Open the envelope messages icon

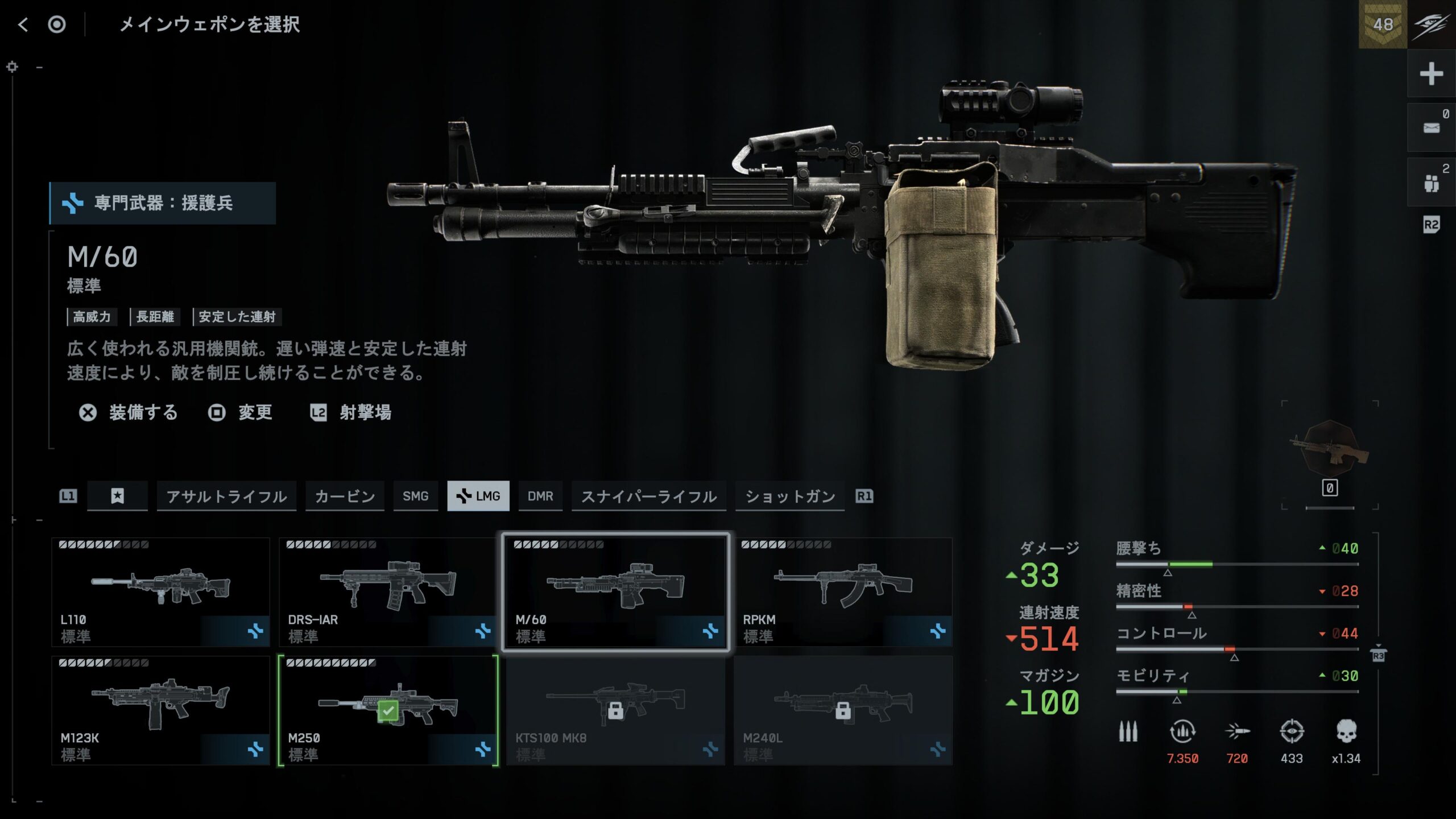click(x=1431, y=128)
